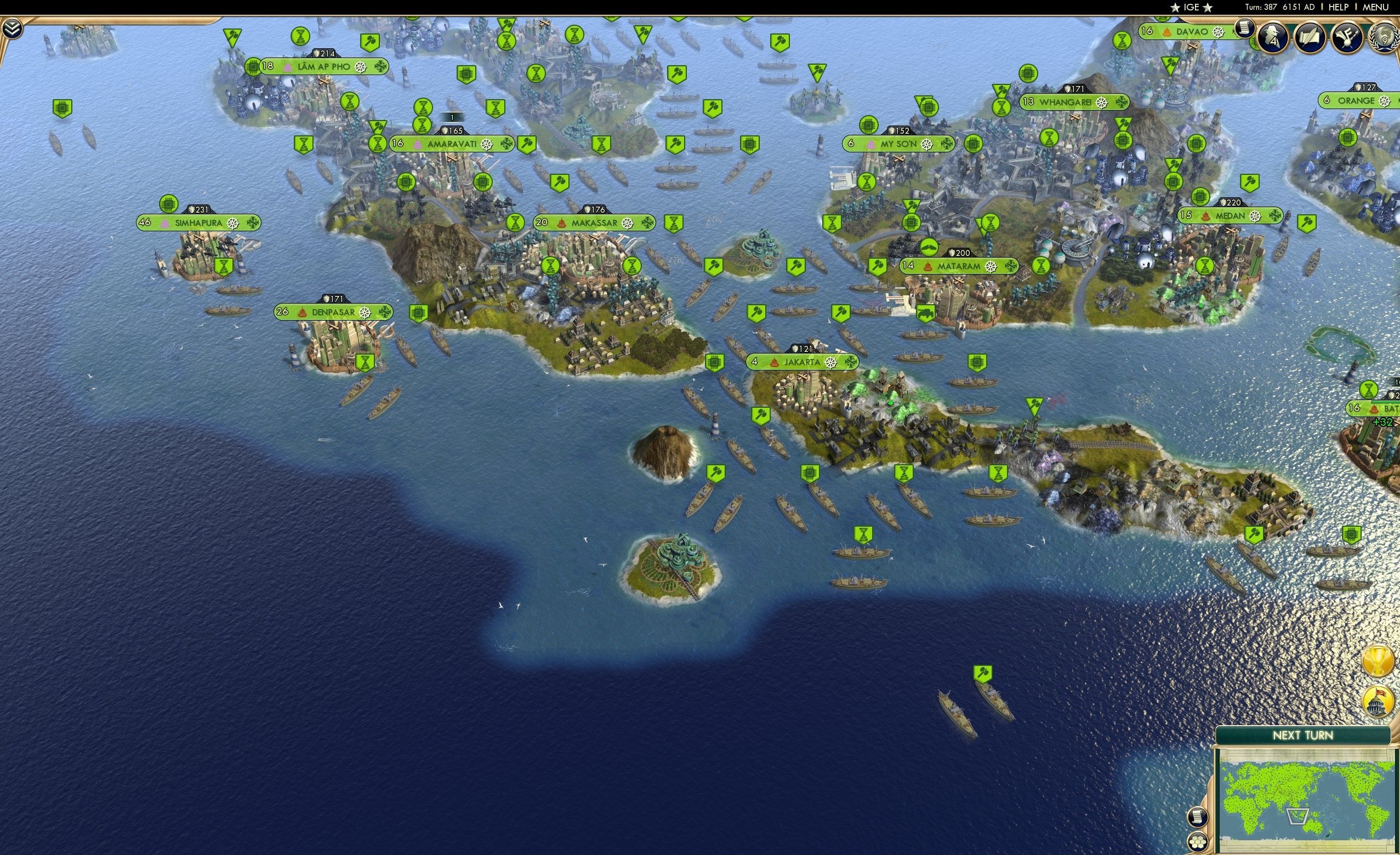Open the Social Policies screen
The width and height of the screenshot is (1400, 855).
[x=1309, y=37]
